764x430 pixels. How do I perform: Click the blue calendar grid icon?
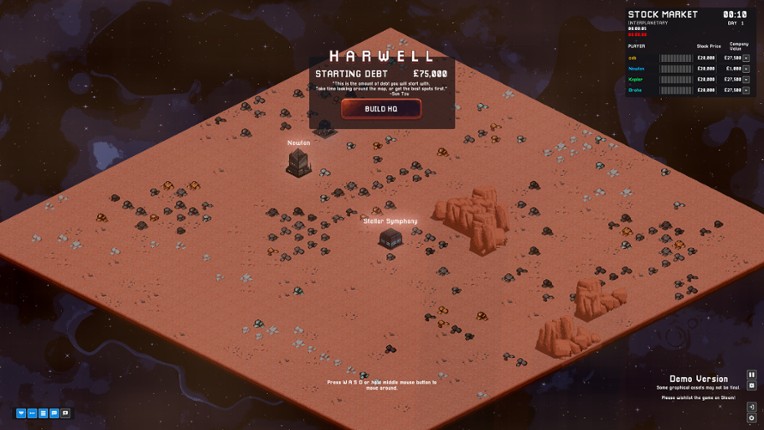coord(43,412)
